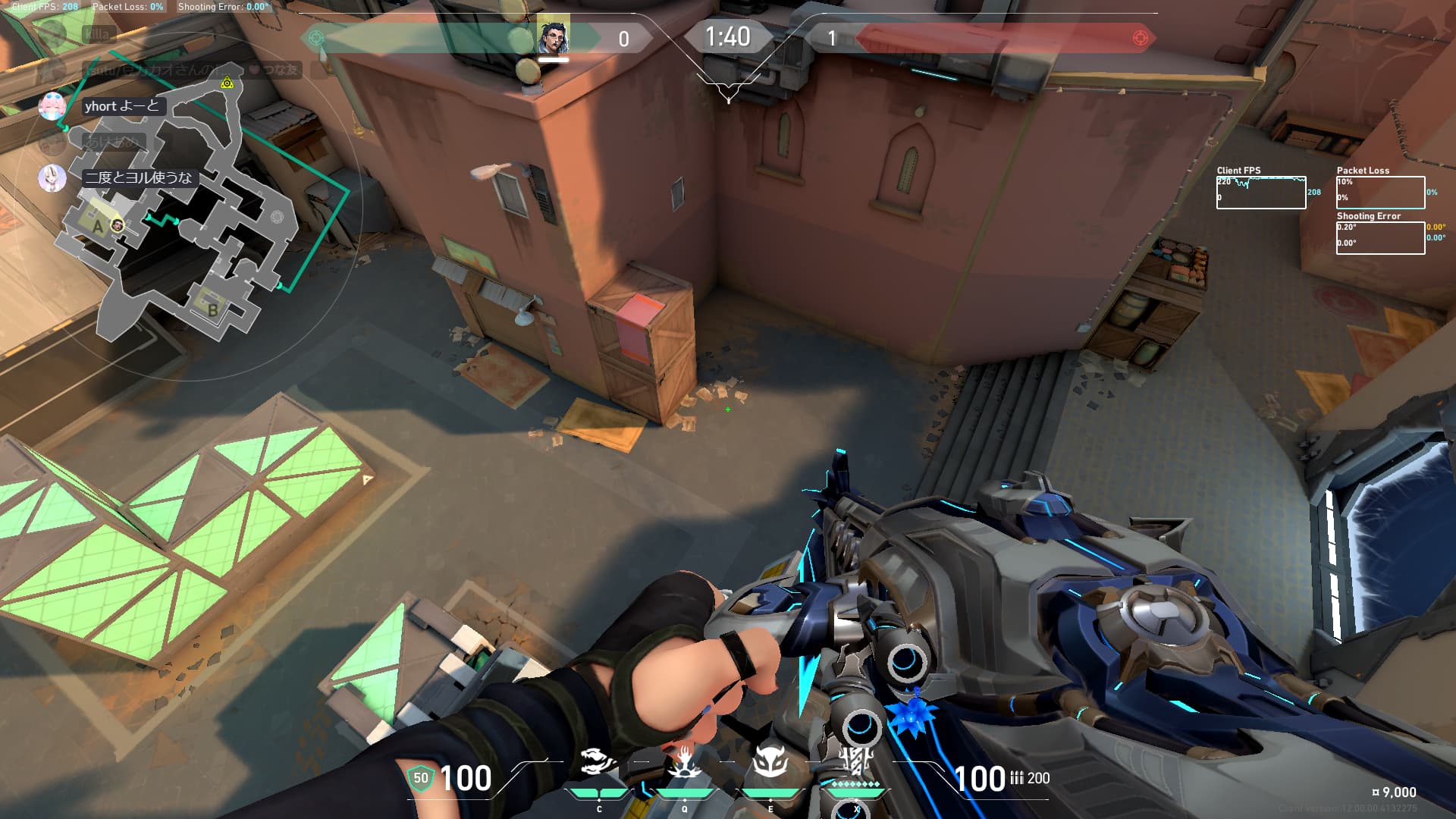Screen dimensions: 1456x819
Task: Click the Client FPS graph panel
Action: point(1260,193)
